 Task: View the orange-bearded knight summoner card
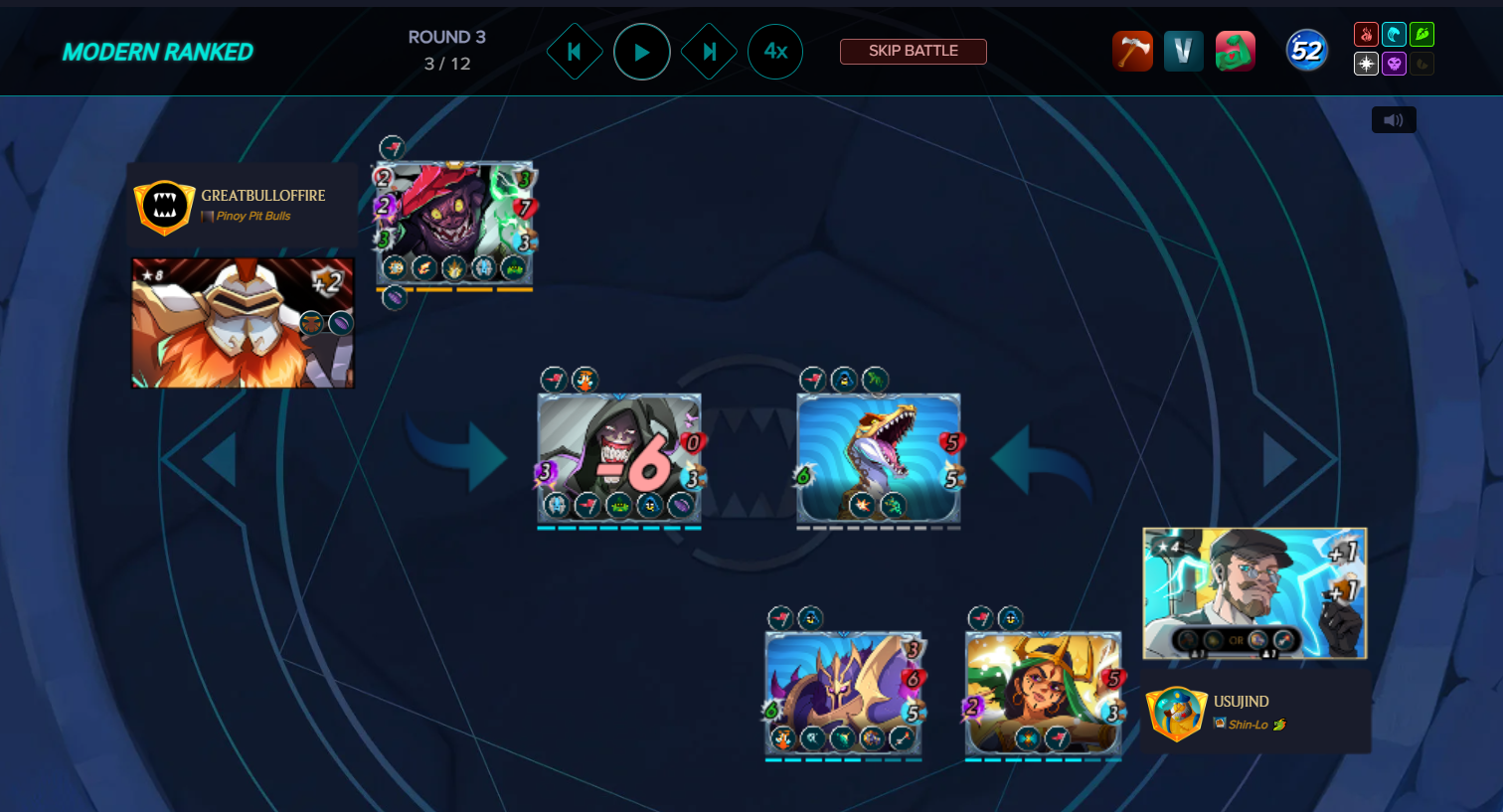[x=243, y=322]
